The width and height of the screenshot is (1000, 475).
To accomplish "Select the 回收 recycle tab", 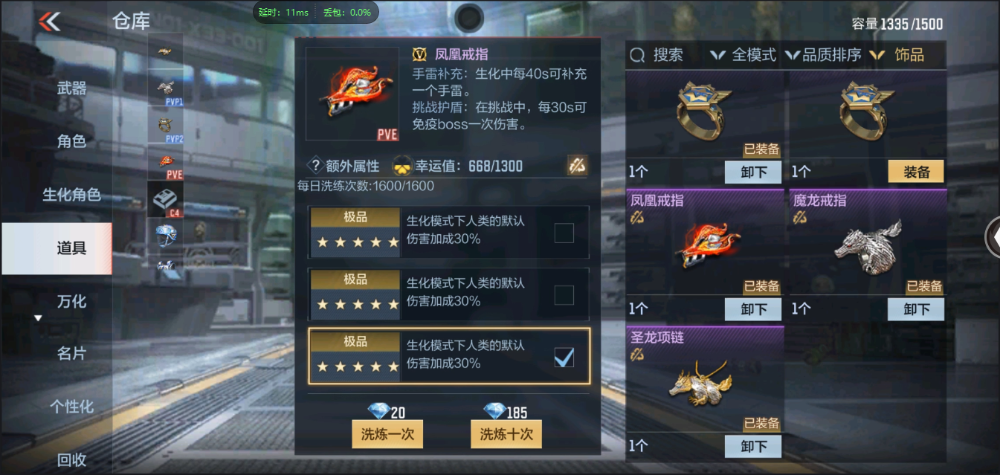I will coord(71,460).
